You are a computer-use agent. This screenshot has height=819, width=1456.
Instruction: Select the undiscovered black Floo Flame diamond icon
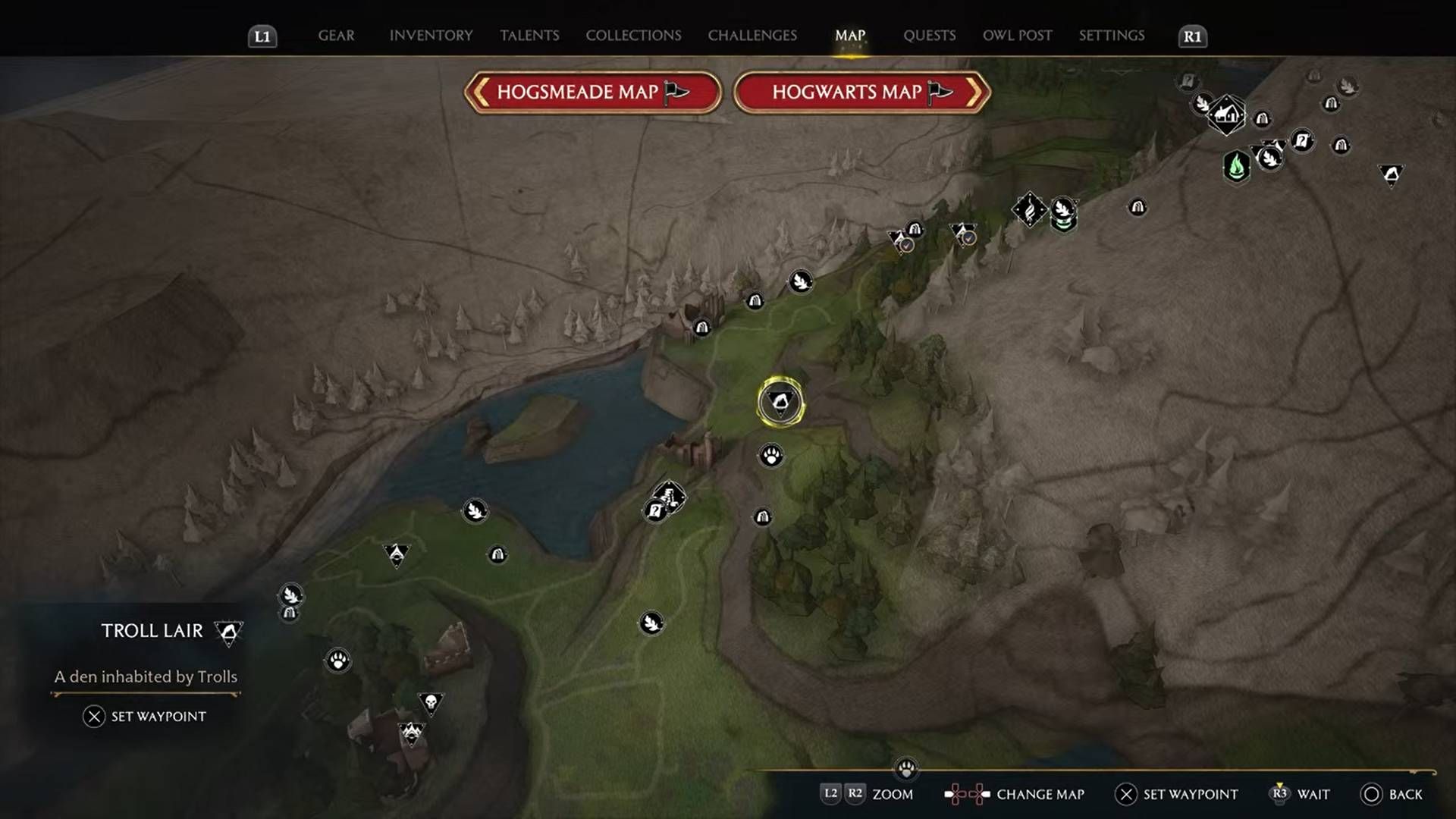coord(1028,210)
